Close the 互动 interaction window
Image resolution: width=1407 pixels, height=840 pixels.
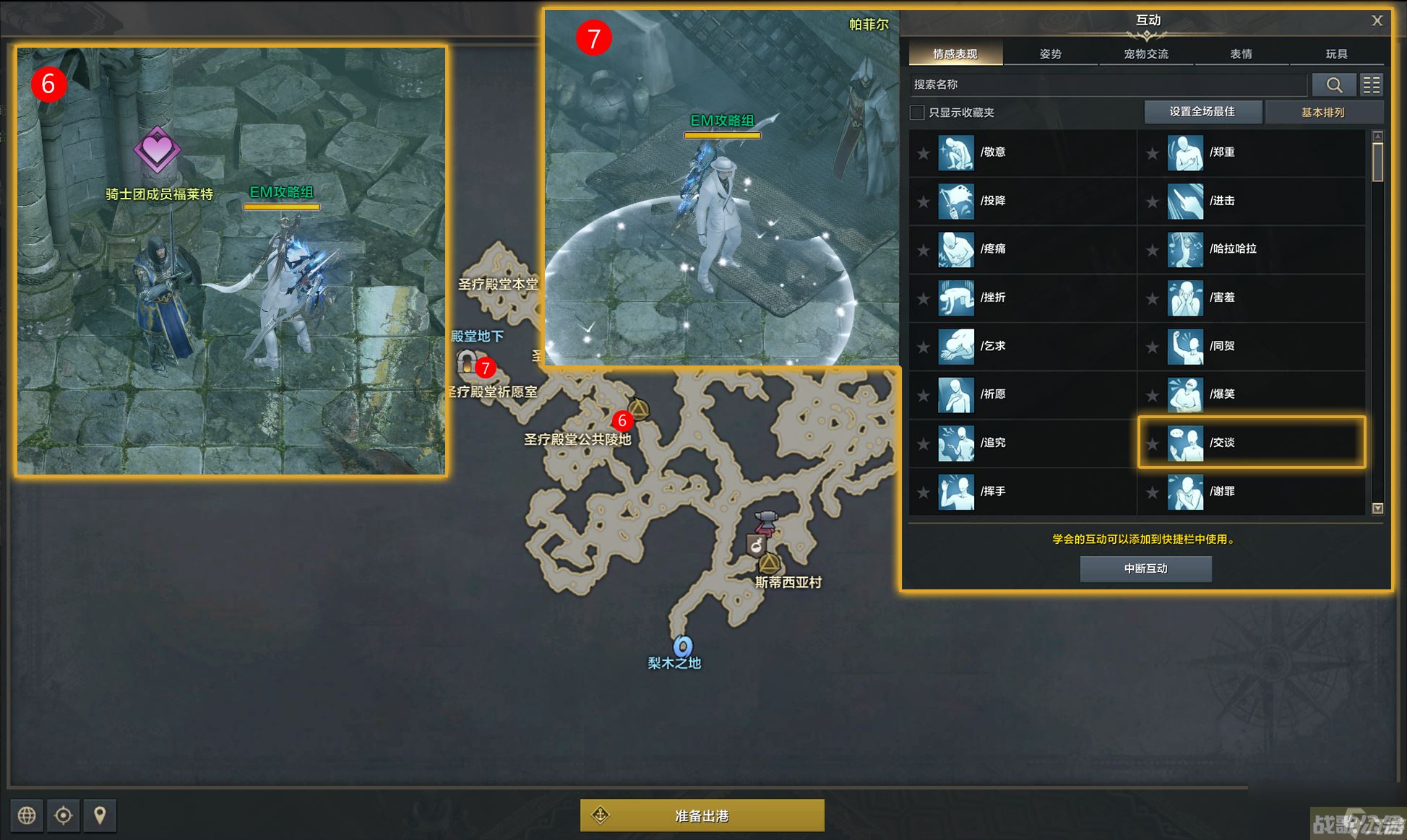pos(1377,21)
